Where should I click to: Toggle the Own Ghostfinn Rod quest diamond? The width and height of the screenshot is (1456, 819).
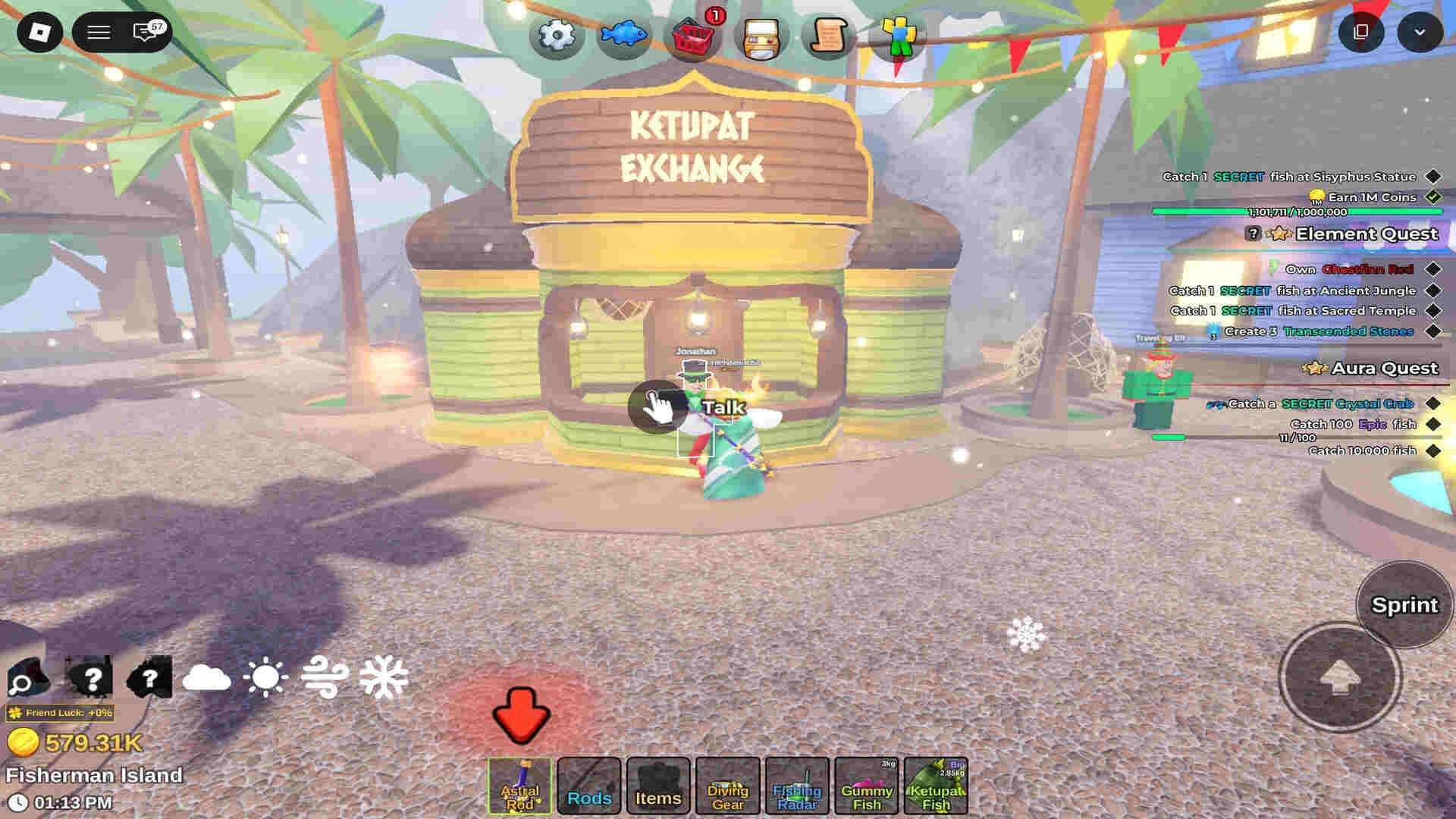tap(1431, 268)
